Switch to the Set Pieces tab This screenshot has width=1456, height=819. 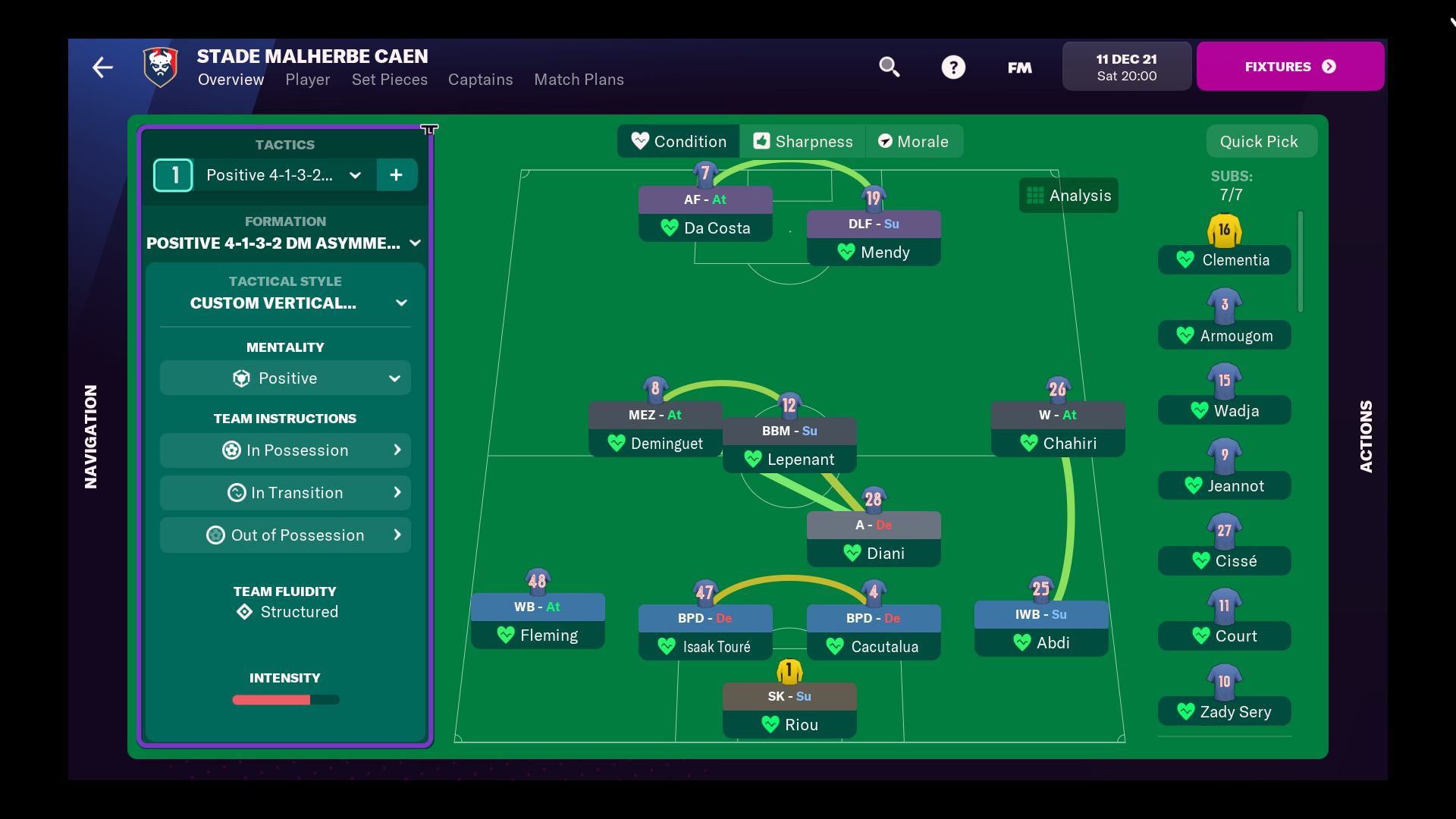click(x=389, y=80)
